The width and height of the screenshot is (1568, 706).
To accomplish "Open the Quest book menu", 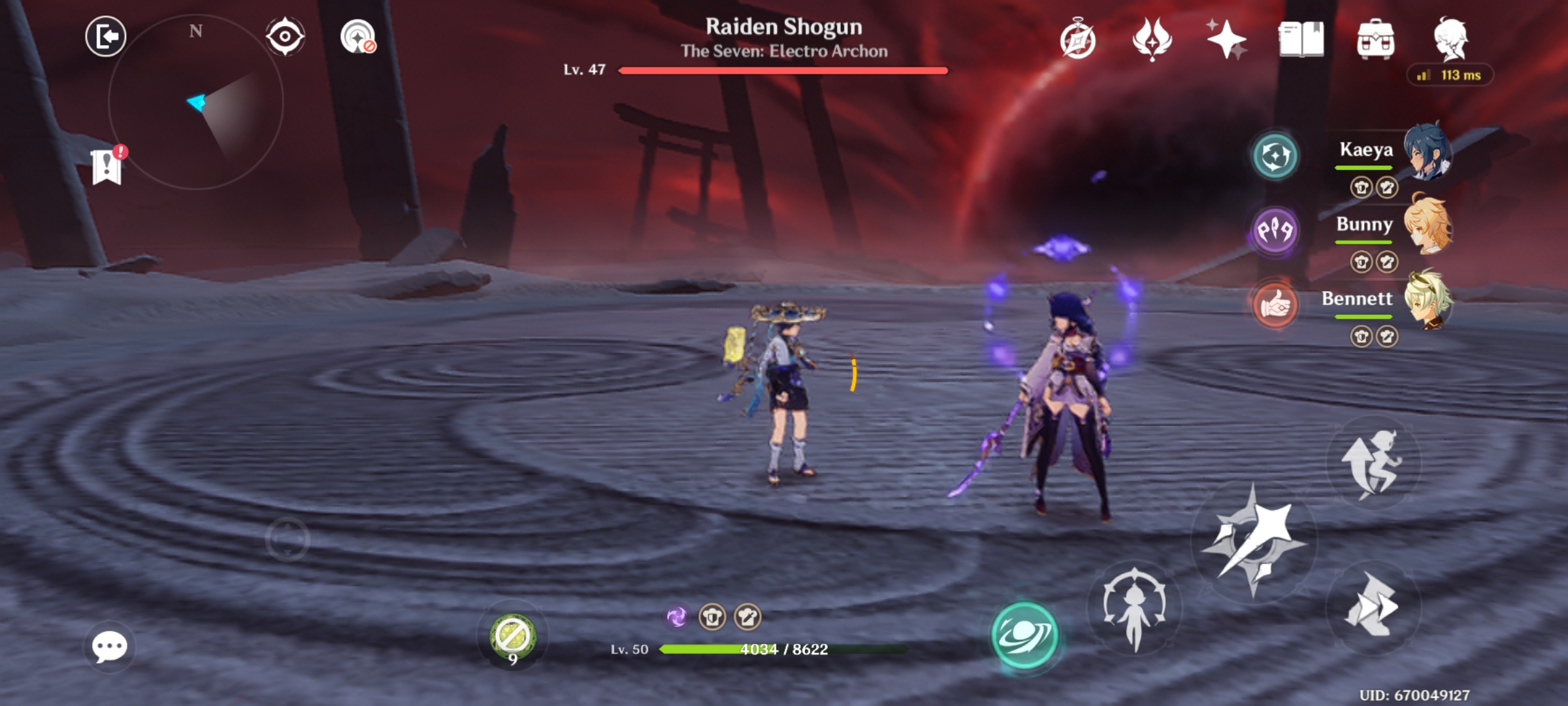I will 1300,39.
